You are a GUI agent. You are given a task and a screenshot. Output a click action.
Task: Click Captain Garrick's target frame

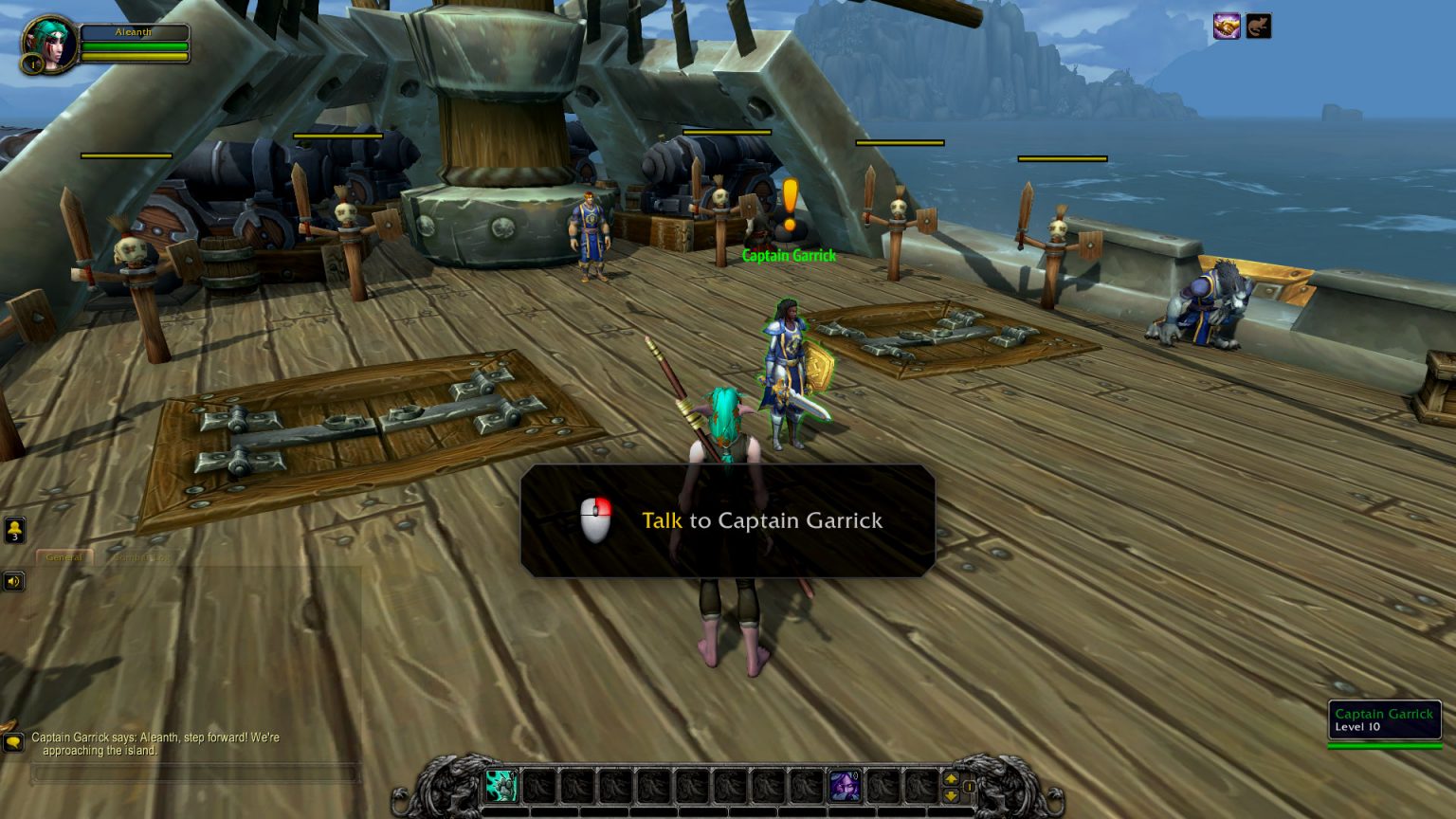[x=1384, y=720]
